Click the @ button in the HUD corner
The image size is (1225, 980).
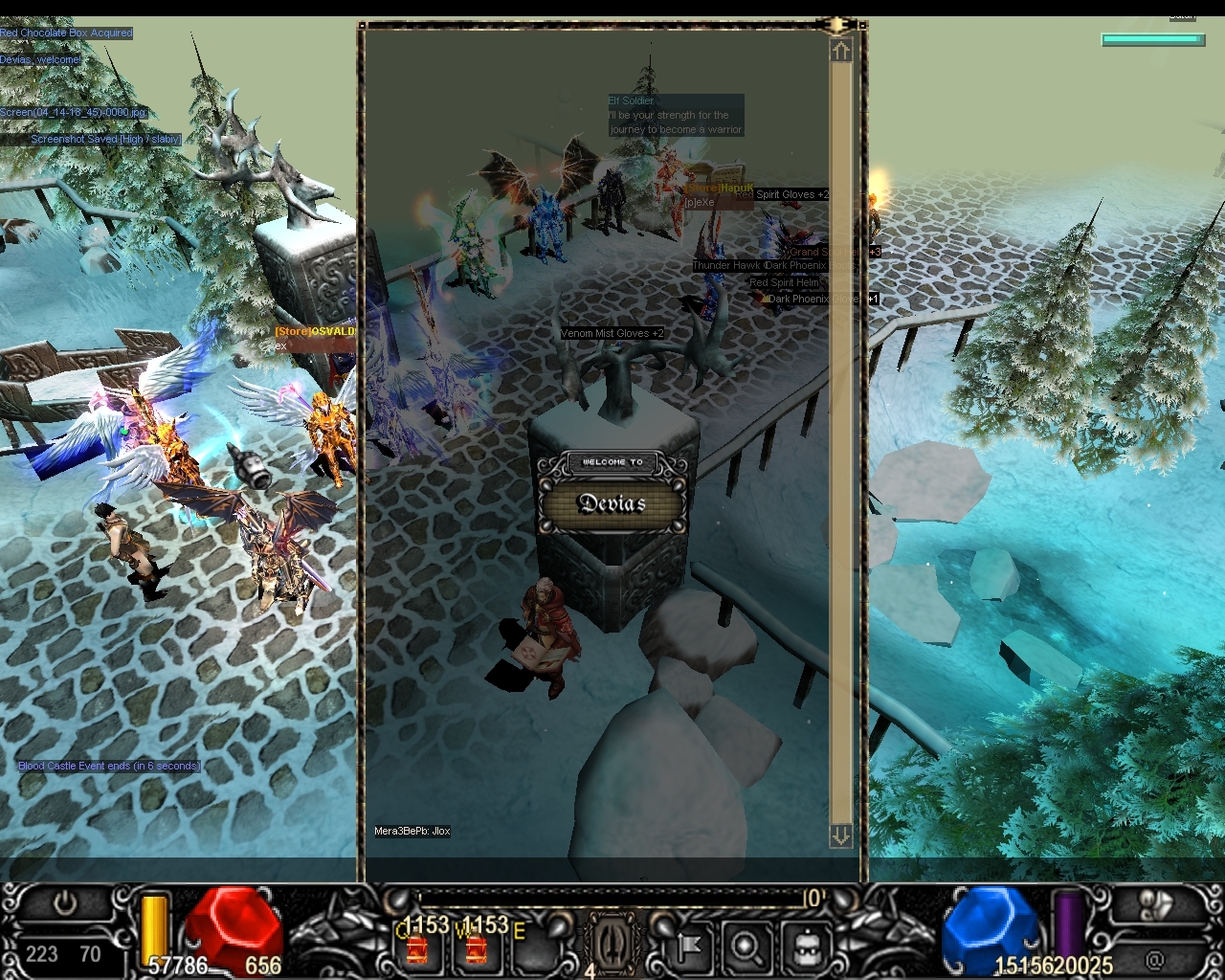[1156, 959]
